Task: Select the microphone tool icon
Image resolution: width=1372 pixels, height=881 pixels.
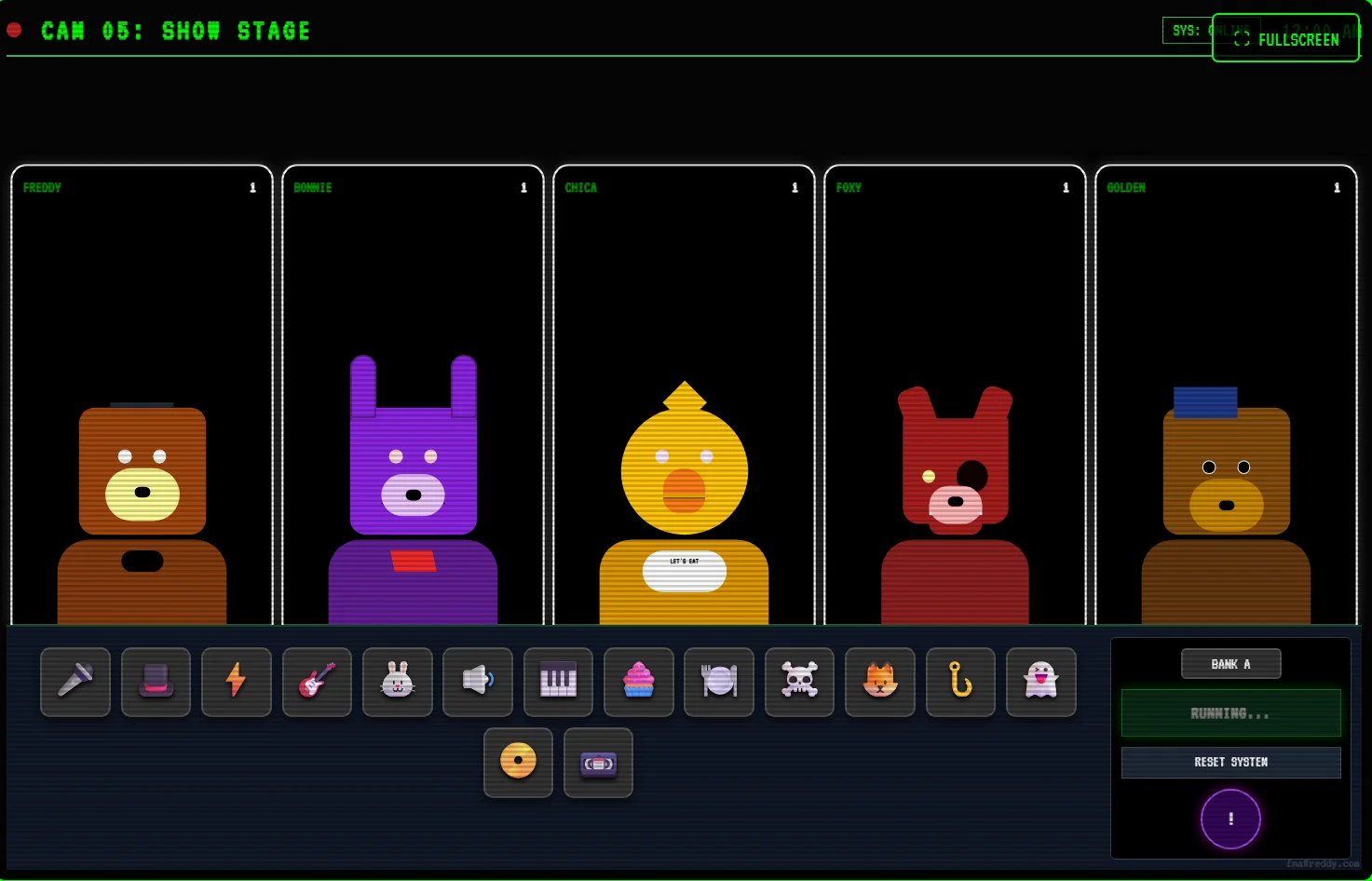Action: pos(75,682)
